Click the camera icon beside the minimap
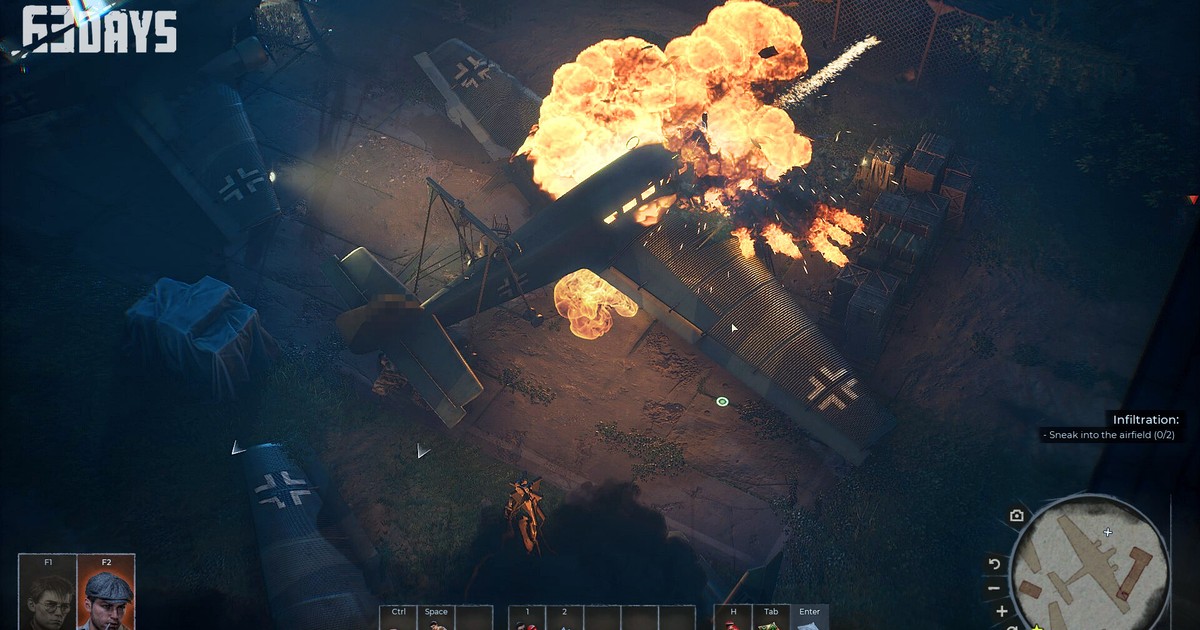 [1017, 516]
